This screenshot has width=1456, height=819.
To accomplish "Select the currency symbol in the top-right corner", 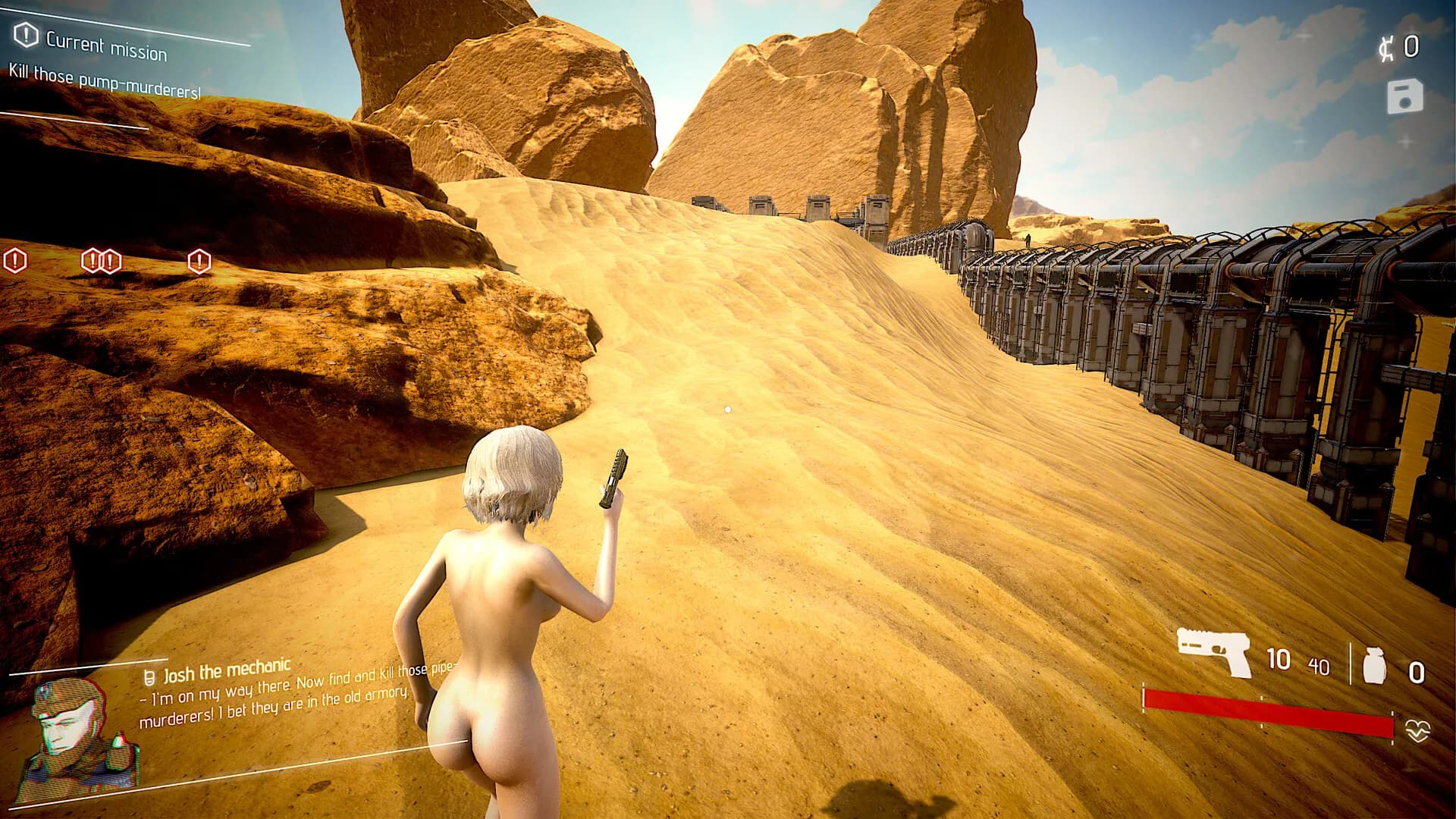I will click(1386, 47).
